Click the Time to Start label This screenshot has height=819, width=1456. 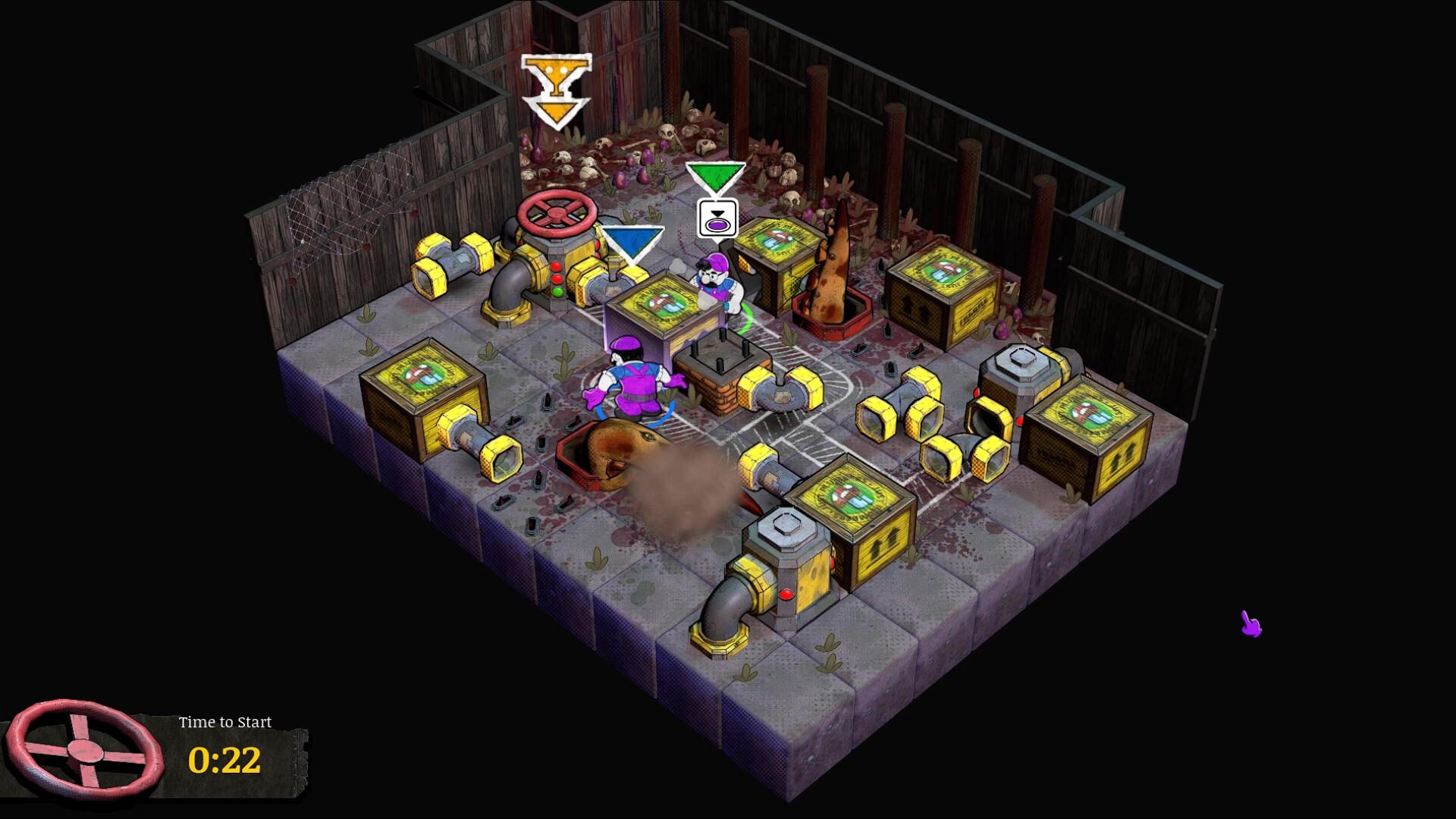click(x=224, y=722)
